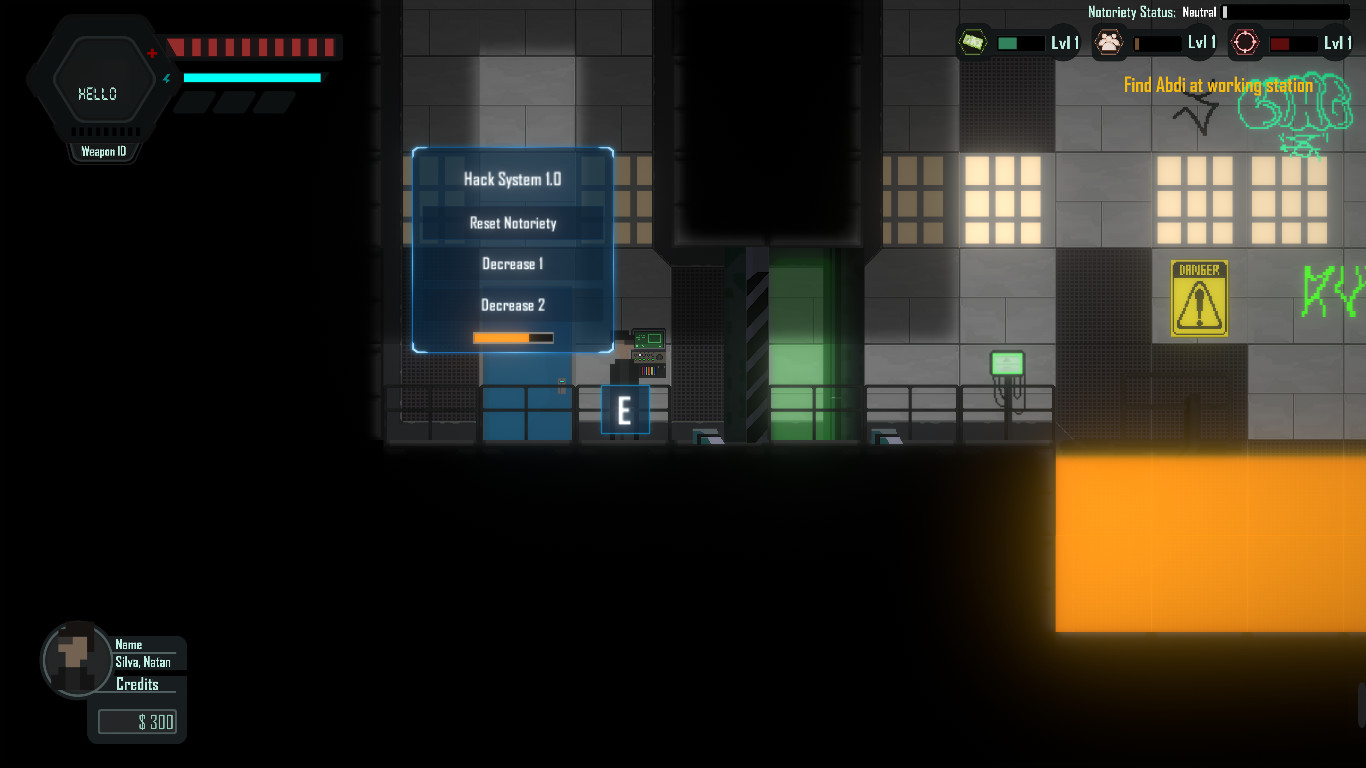Enable the Decrease 1 hack option
This screenshot has height=768, width=1366.
(512, 264)
